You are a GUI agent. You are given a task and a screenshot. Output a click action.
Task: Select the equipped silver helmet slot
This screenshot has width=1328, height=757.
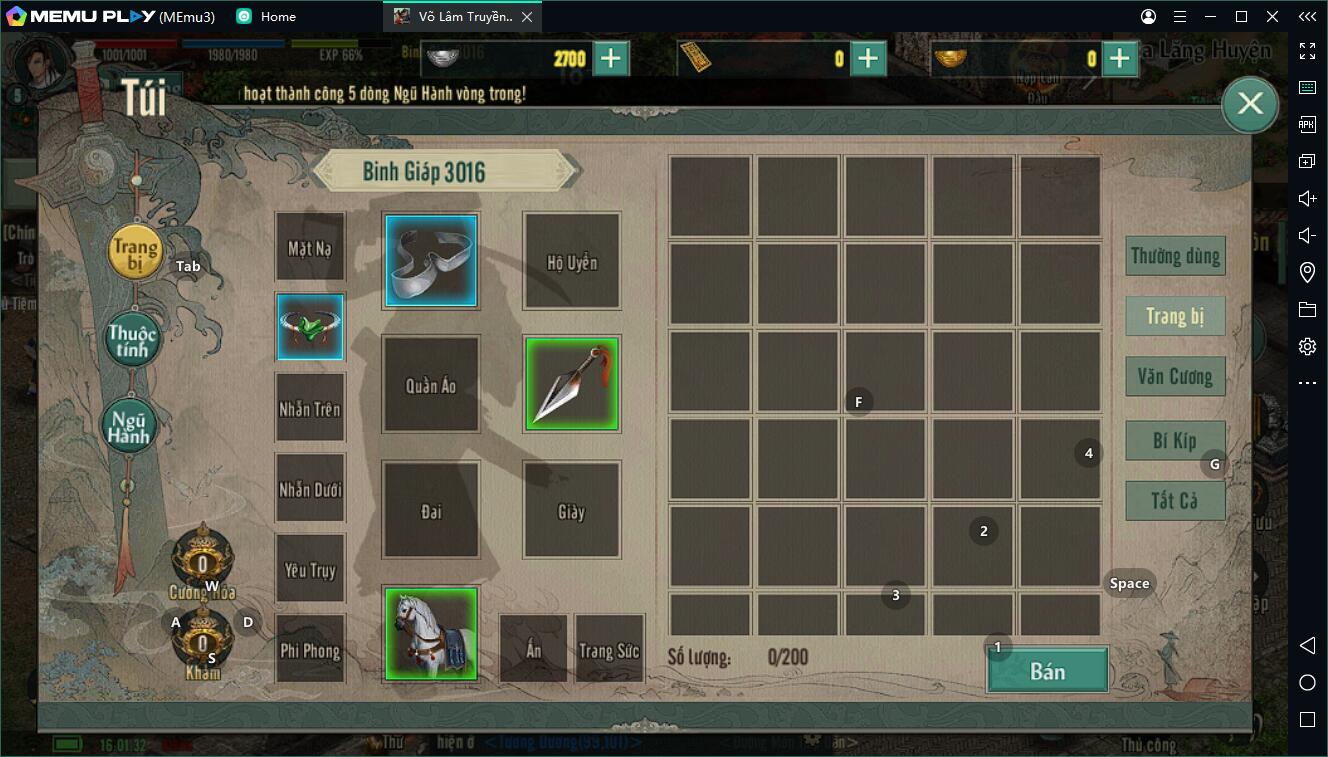[431, 260]
